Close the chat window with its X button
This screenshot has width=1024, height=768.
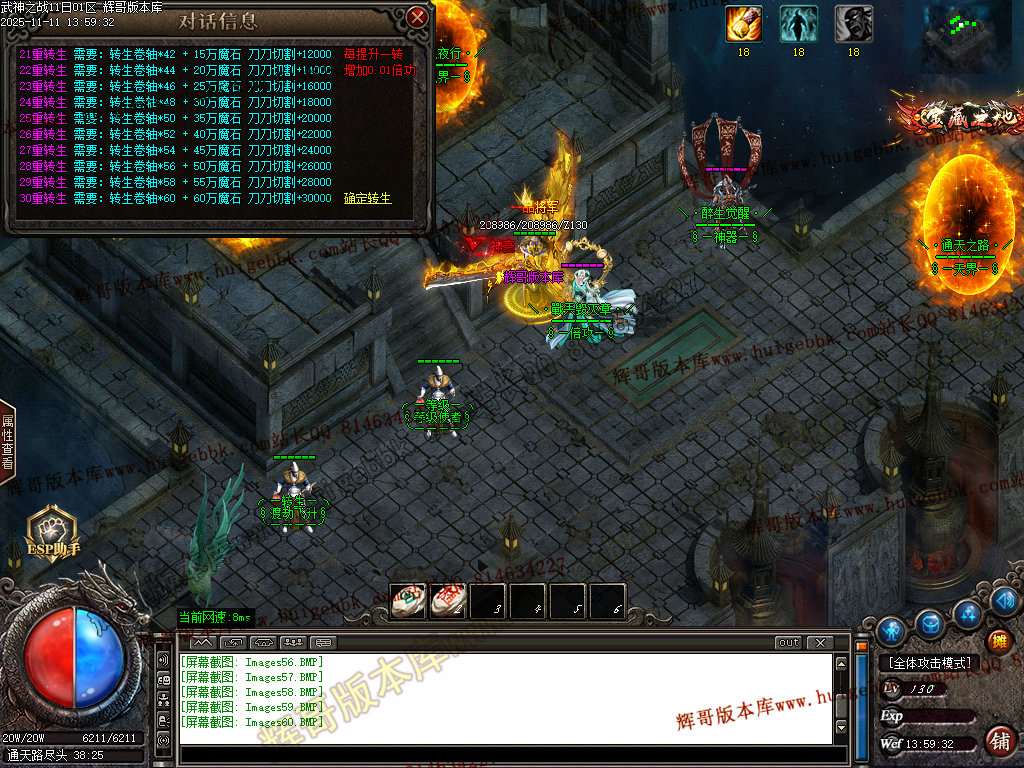pyautogui.click(x=819, y=643)
